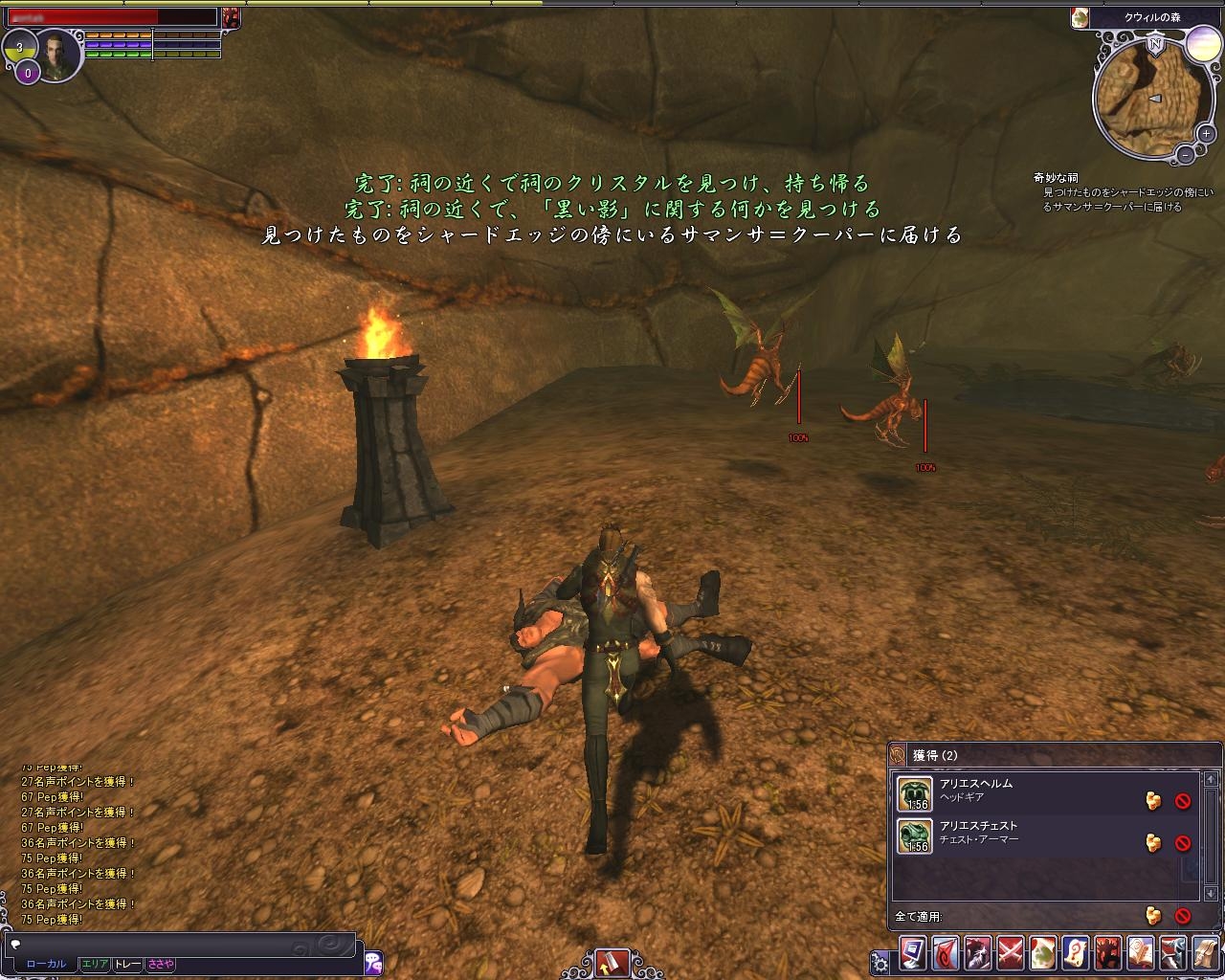Take the アリエスチェスト loot item
Screen dimensions: 1225x980
click(x=1154, y=842)
